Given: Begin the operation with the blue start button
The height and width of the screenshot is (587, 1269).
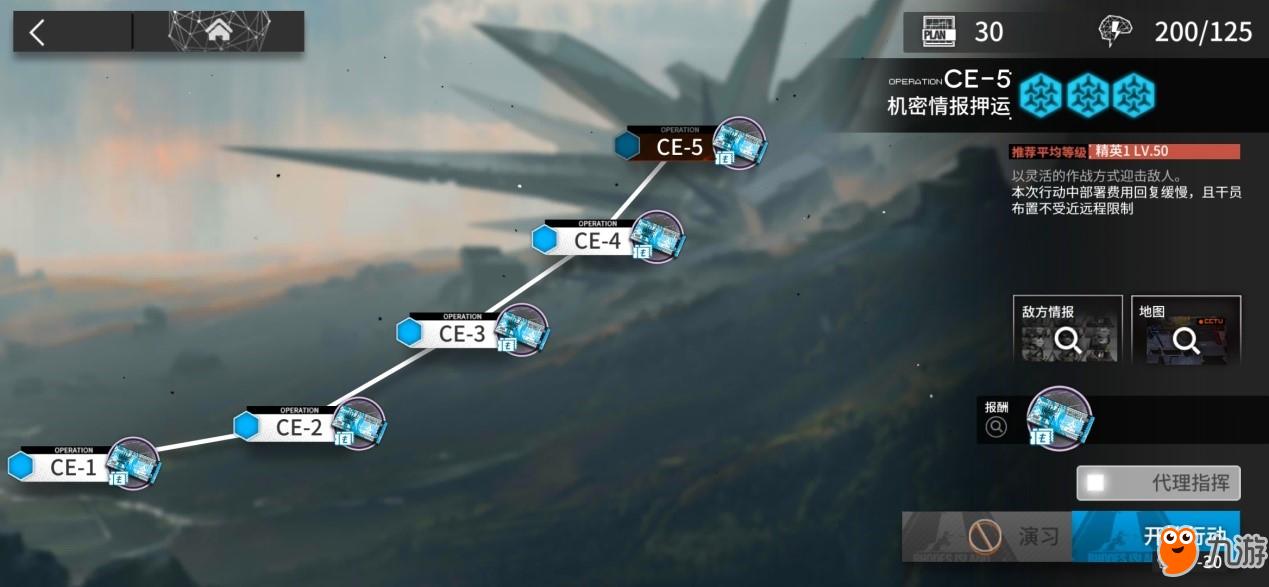Looking at the screenshot, I should [1155, 536].
